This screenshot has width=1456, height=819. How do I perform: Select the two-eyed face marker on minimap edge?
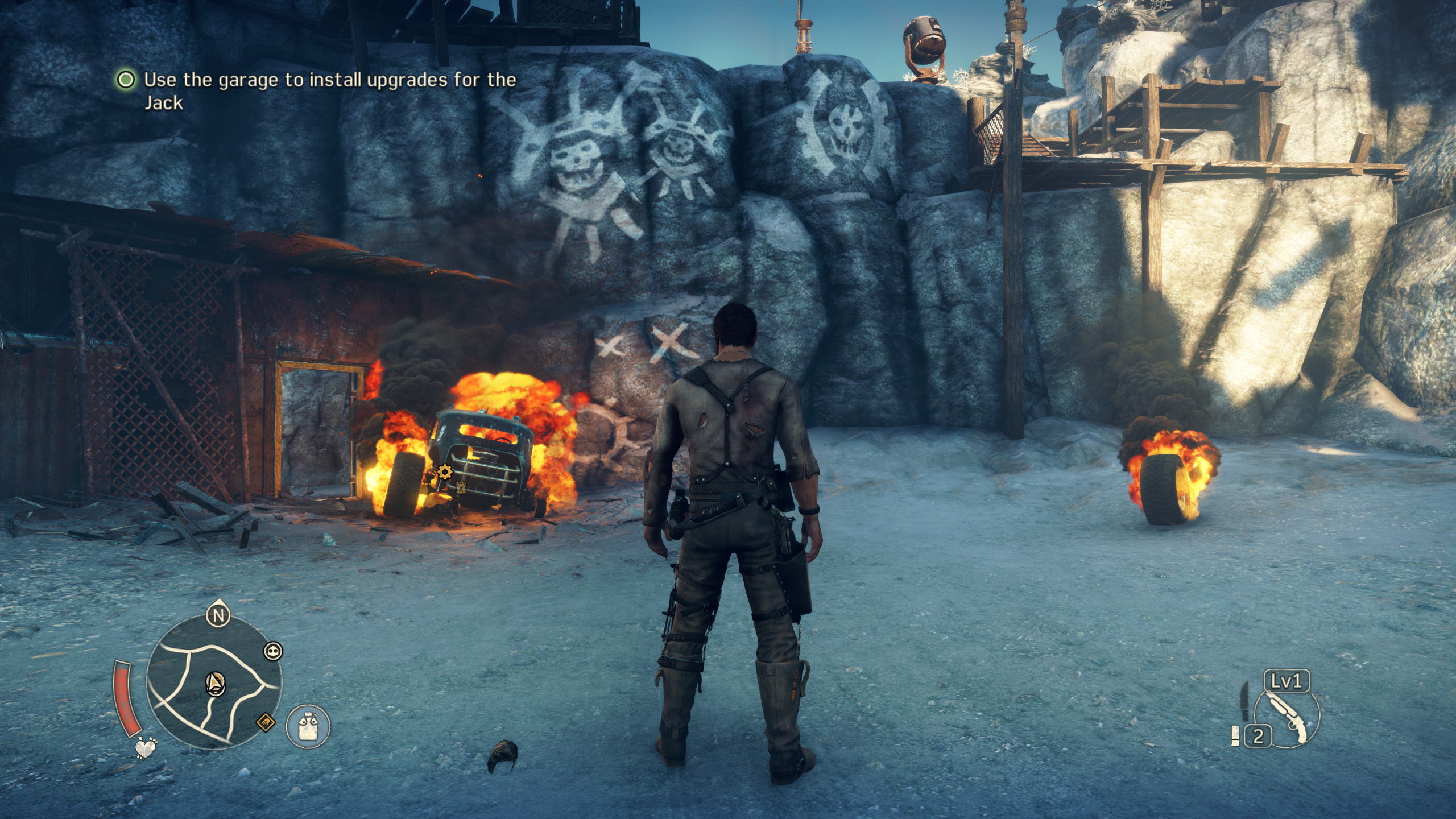click(274, 652)
